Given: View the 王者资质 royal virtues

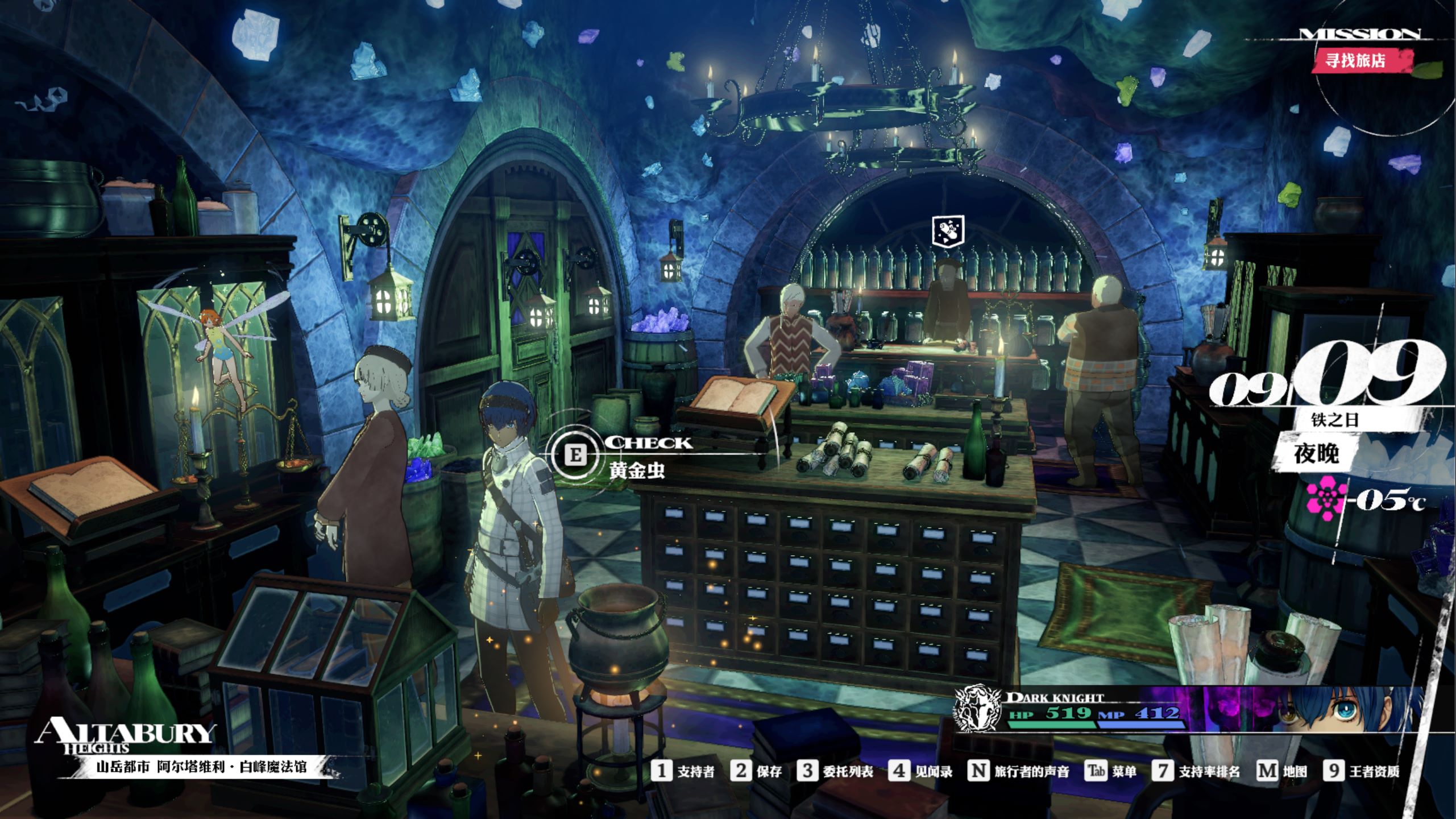Looking at the screenshot, I should tap(1361, 771).
